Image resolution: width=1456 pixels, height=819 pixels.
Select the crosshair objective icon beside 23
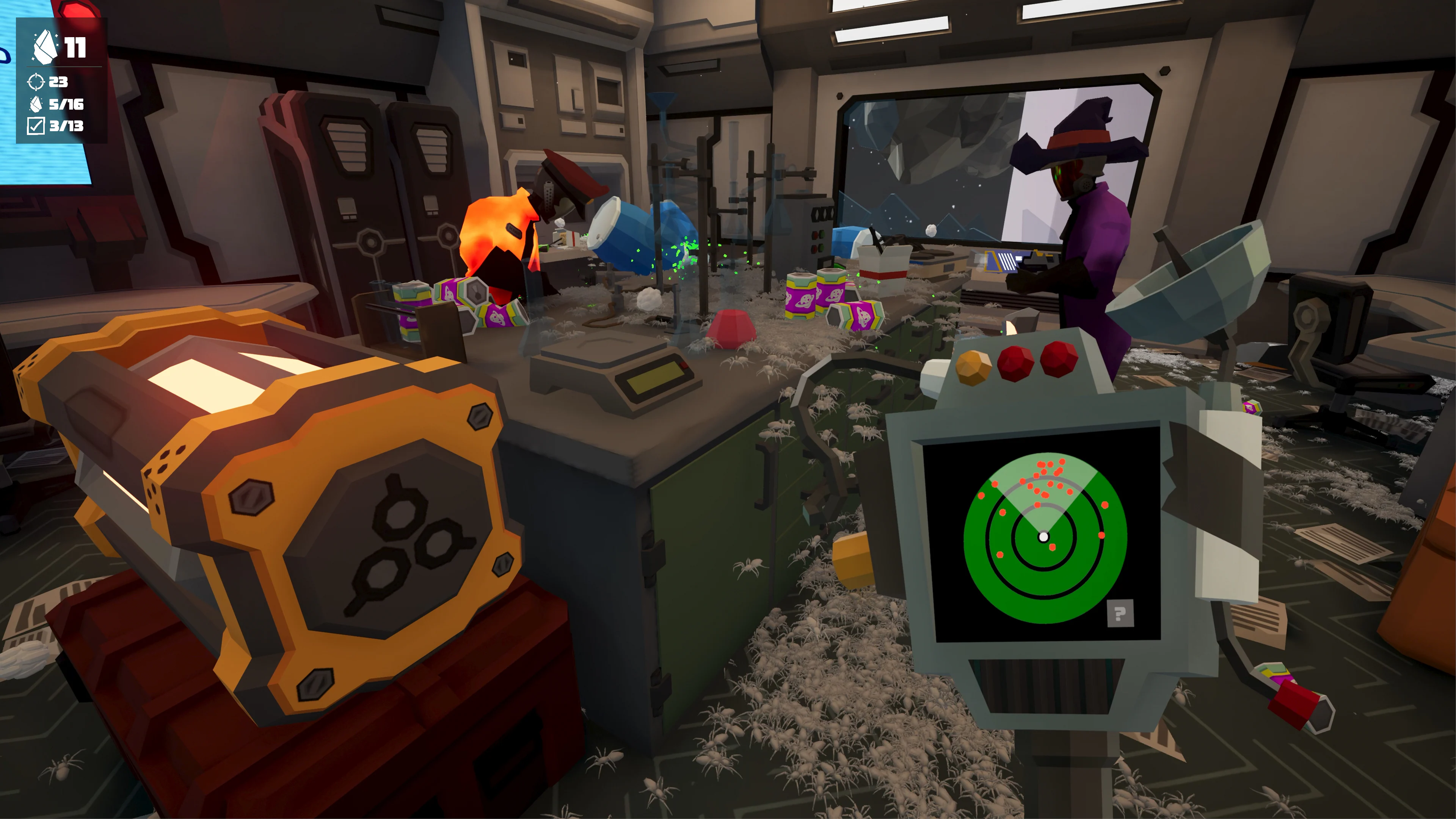(x=36, y=83)
